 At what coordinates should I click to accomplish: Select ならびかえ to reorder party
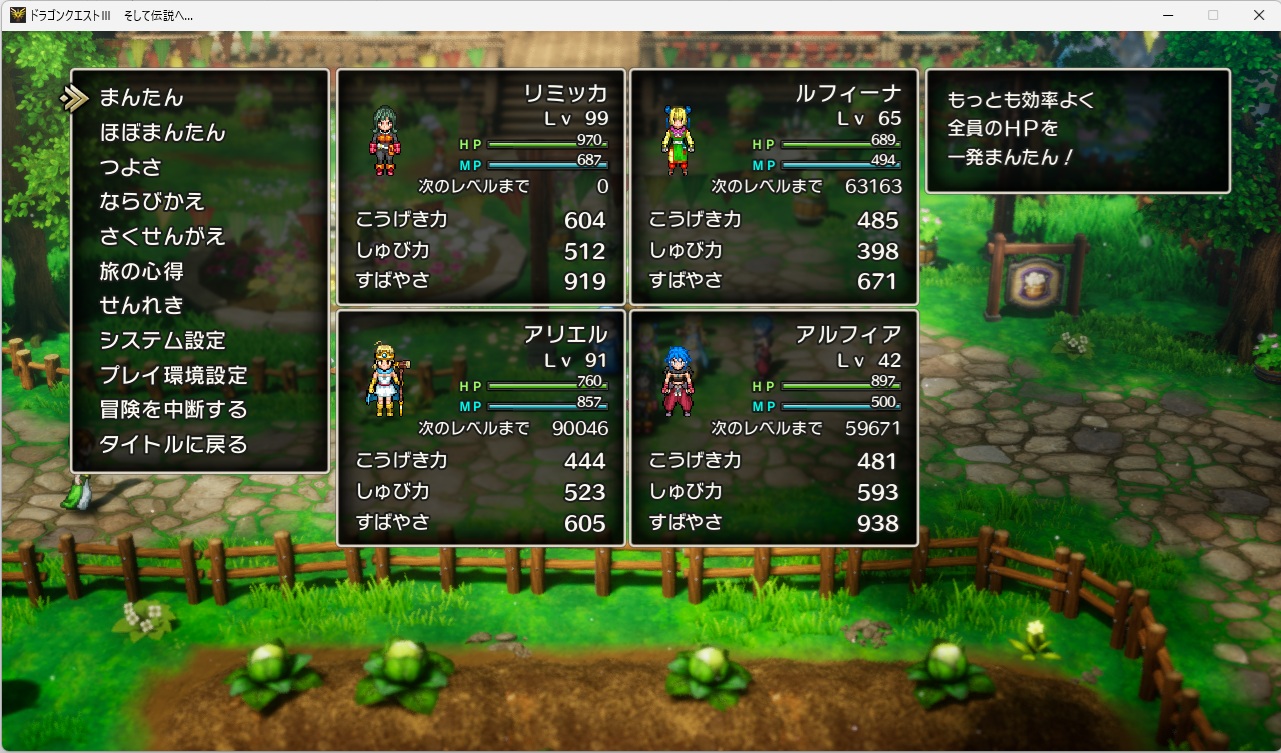pyautogui.click(x=152, y=202)
